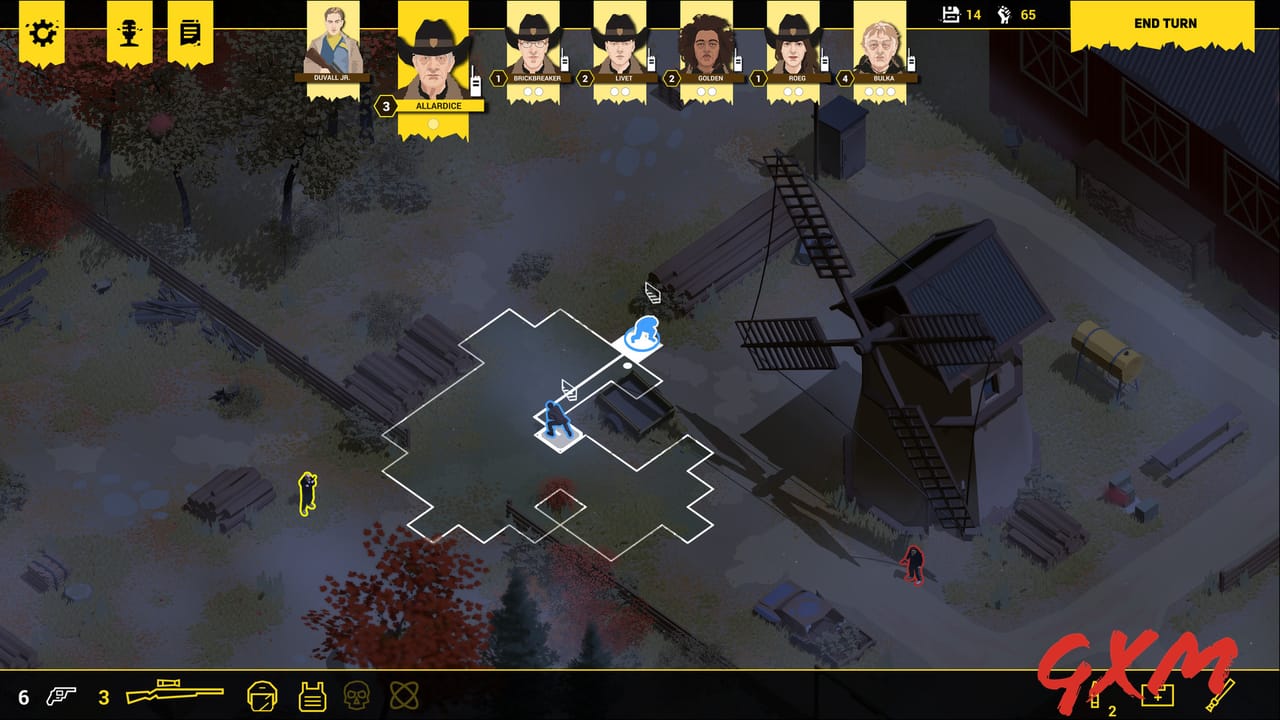Image resolution: width=1280 pixels, height=720 pixels.
Task: Toggle non-lethal mode with the crossed icon
Action: (x=405, y=696)
